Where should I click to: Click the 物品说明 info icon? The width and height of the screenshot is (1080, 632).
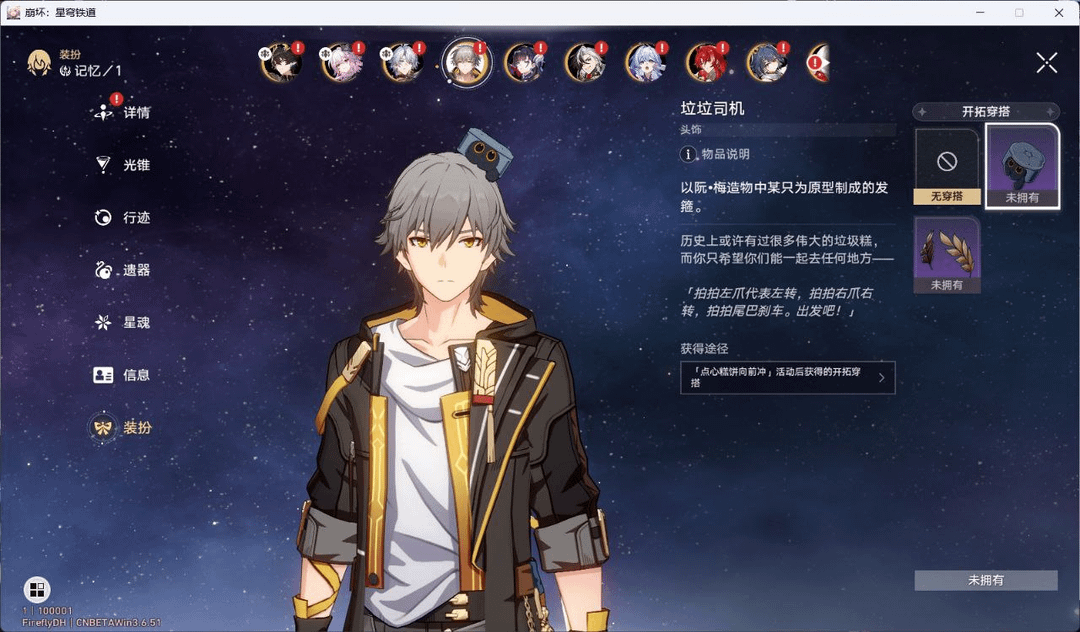pyautogui.click(x=688, y=154)
